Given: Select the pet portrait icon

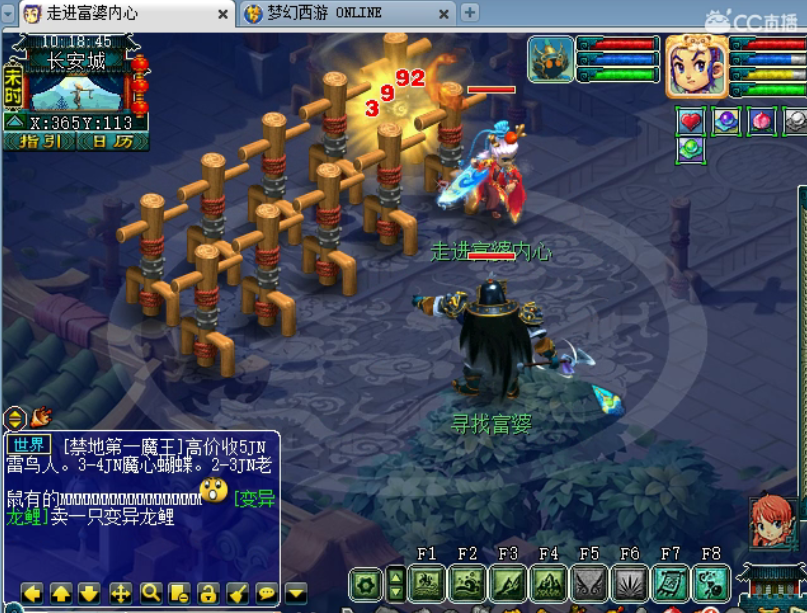Looking at the screenshot, I should [551, 58].
